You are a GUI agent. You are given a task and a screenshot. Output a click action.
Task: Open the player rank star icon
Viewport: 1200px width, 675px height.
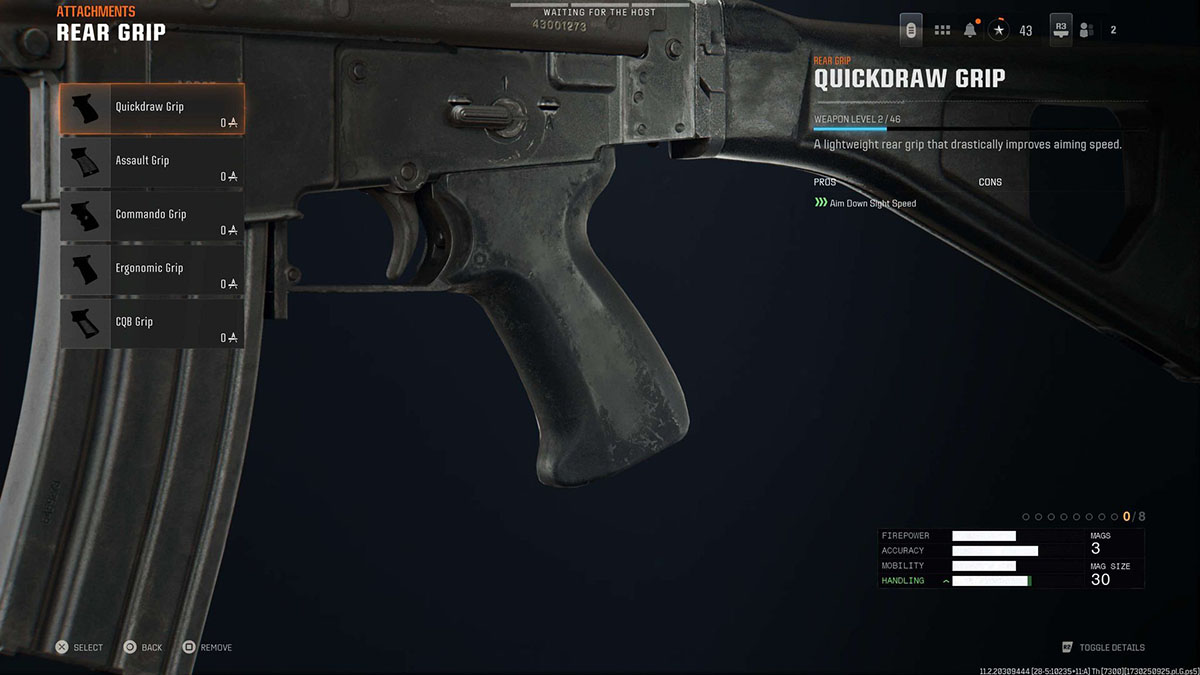pyautogui.click(x=999, y=30)
